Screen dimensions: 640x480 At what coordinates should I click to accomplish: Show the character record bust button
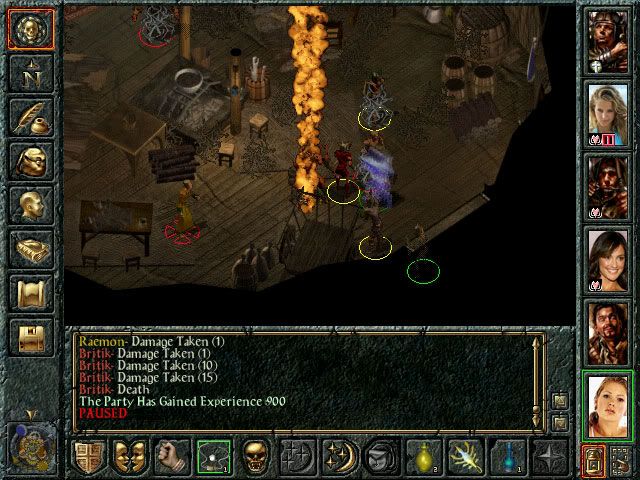pos(29,205)
